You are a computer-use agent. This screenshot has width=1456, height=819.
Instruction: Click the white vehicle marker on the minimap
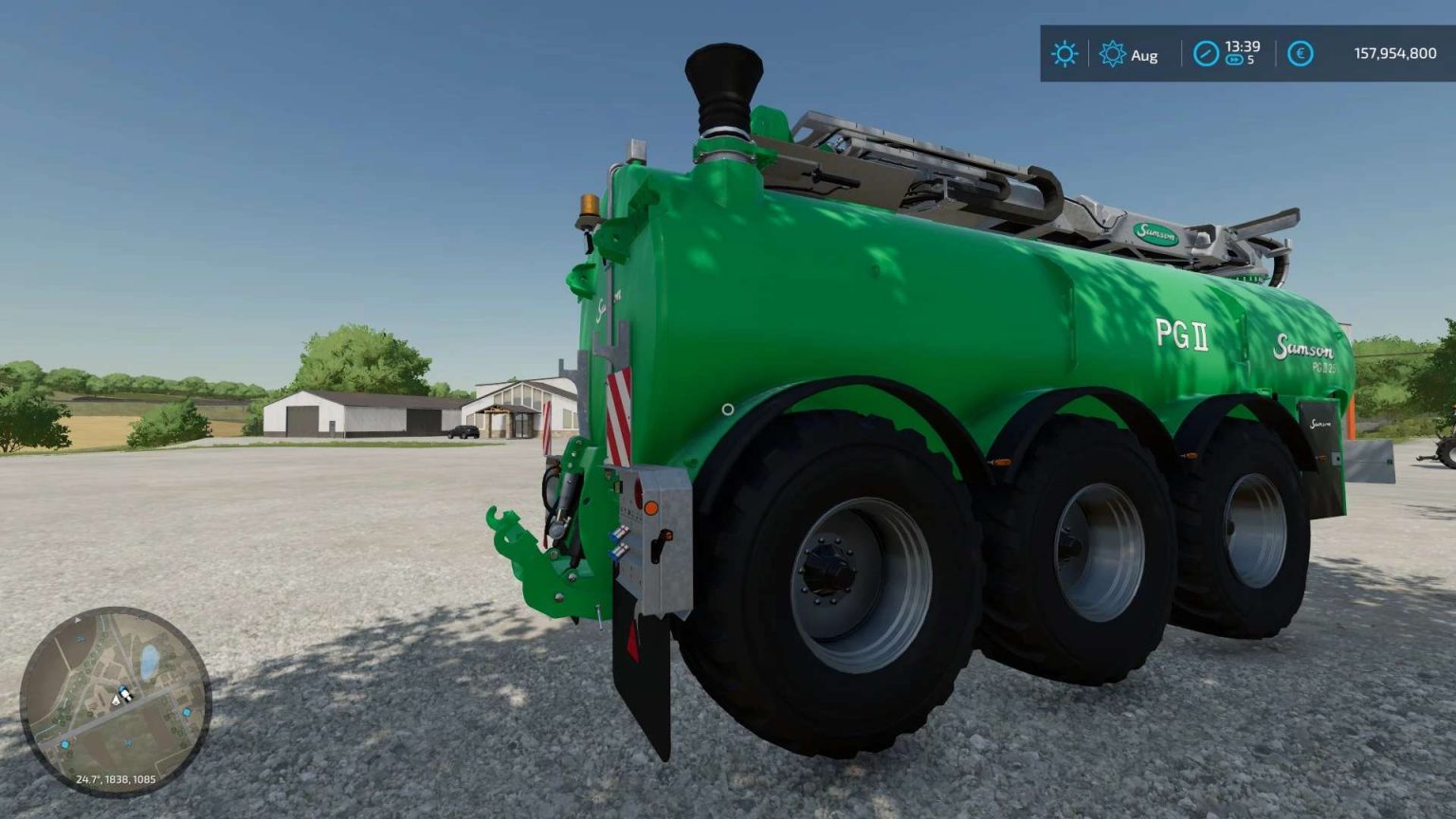click(x=124, y=693)
